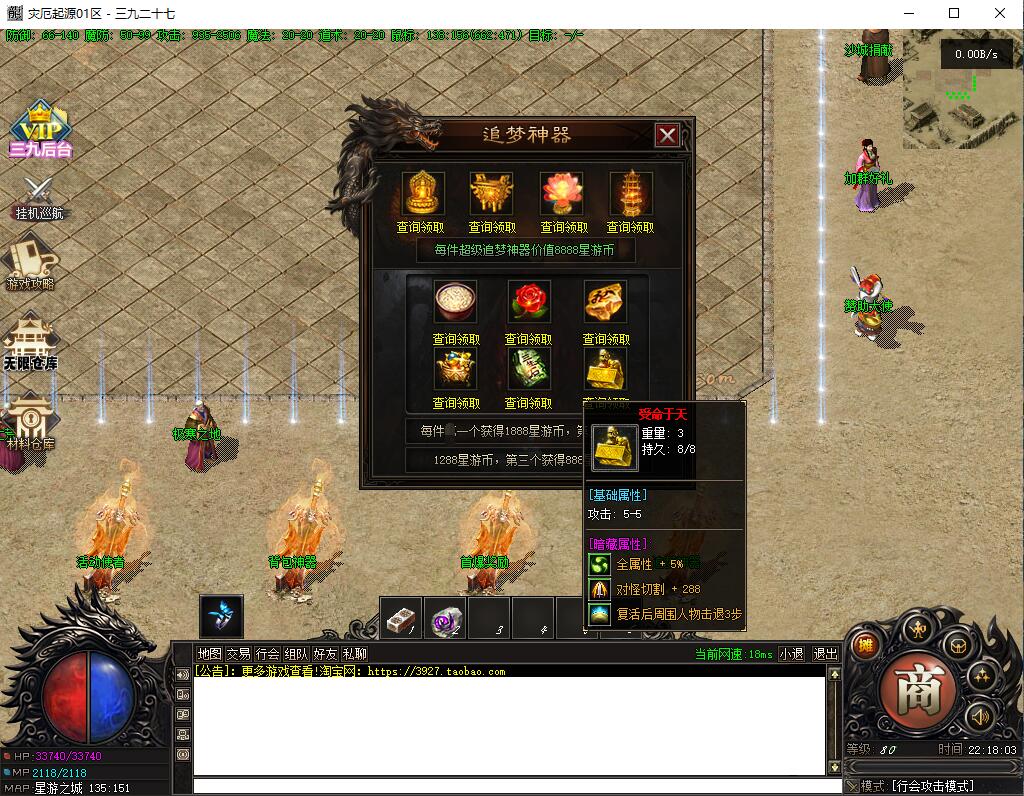
Task: Maximize the game window
Action: (x=954, y=14)
